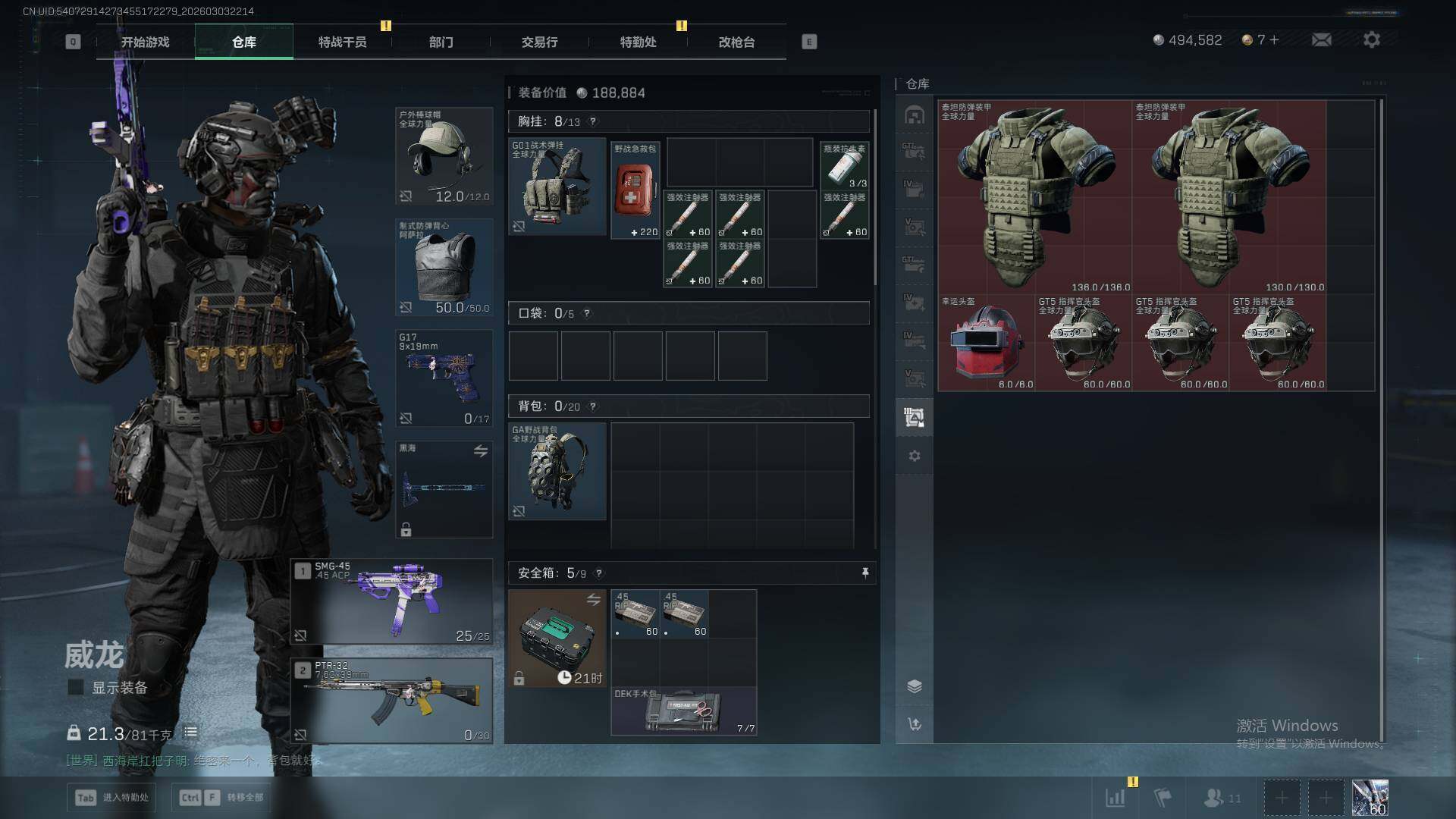This screenshot has width=1456, height=819.
Task: Select the SMG-45 primary weapon slot
Action: coord(391,602)
